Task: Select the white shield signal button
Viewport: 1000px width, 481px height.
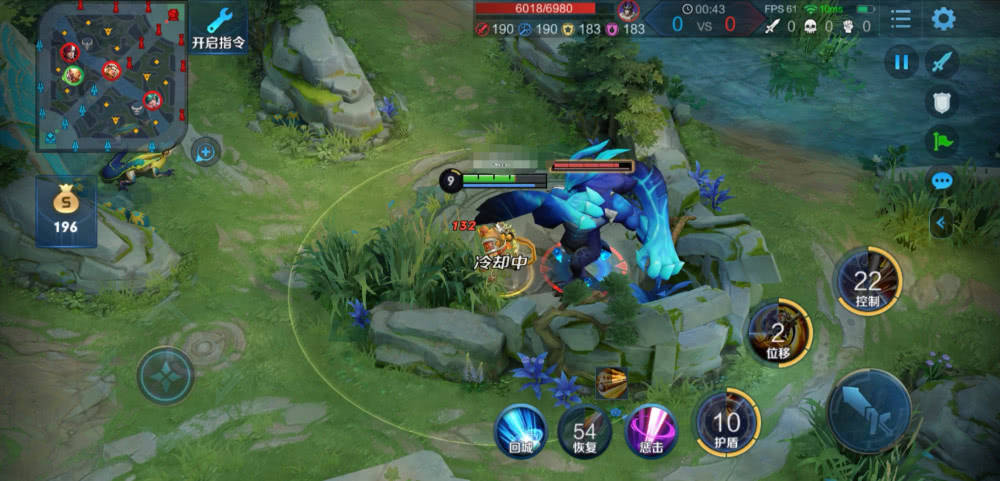Action: point(942,101)
